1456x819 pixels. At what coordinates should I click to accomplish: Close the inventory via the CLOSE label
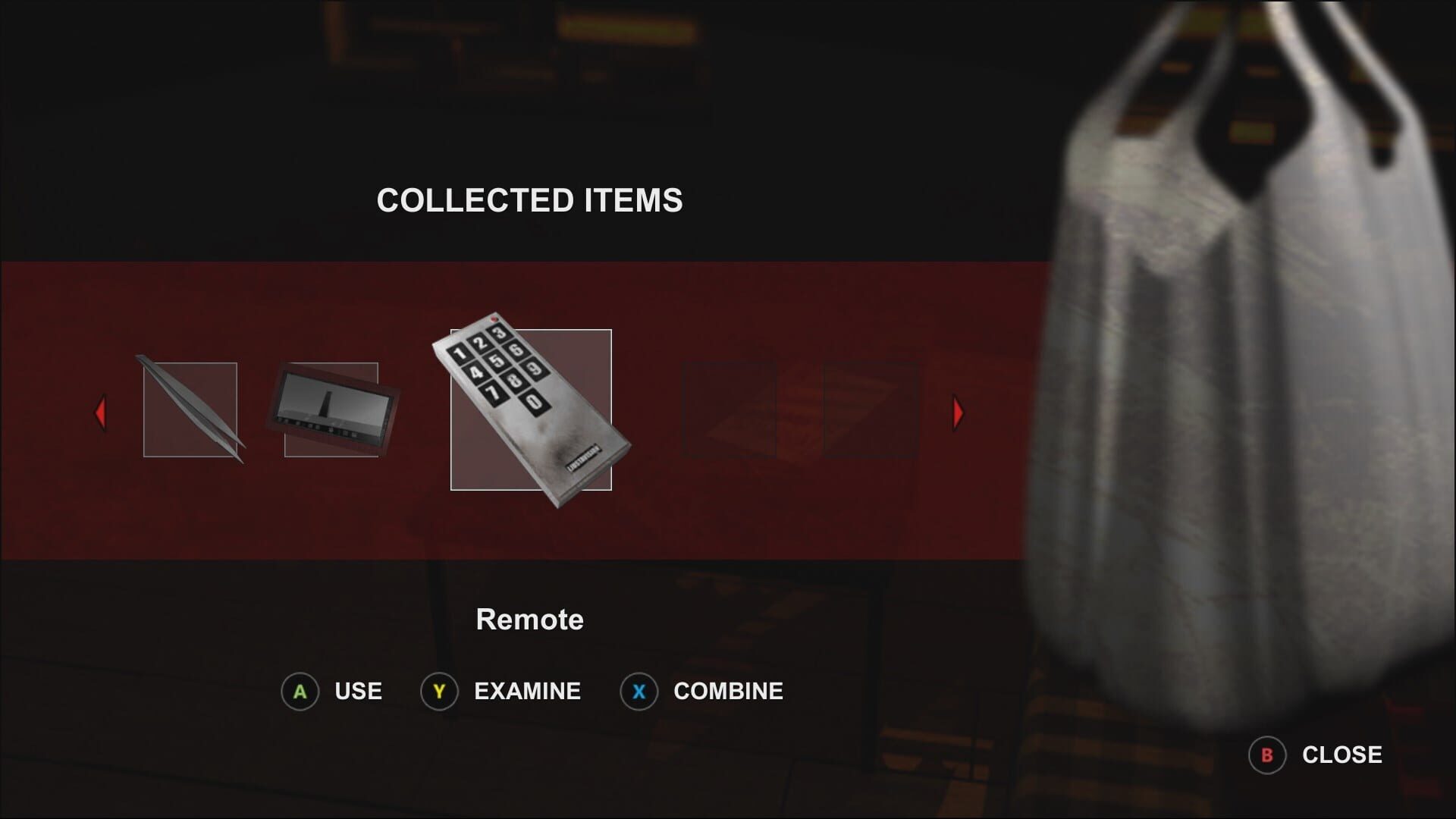[x=1341, y=755]
